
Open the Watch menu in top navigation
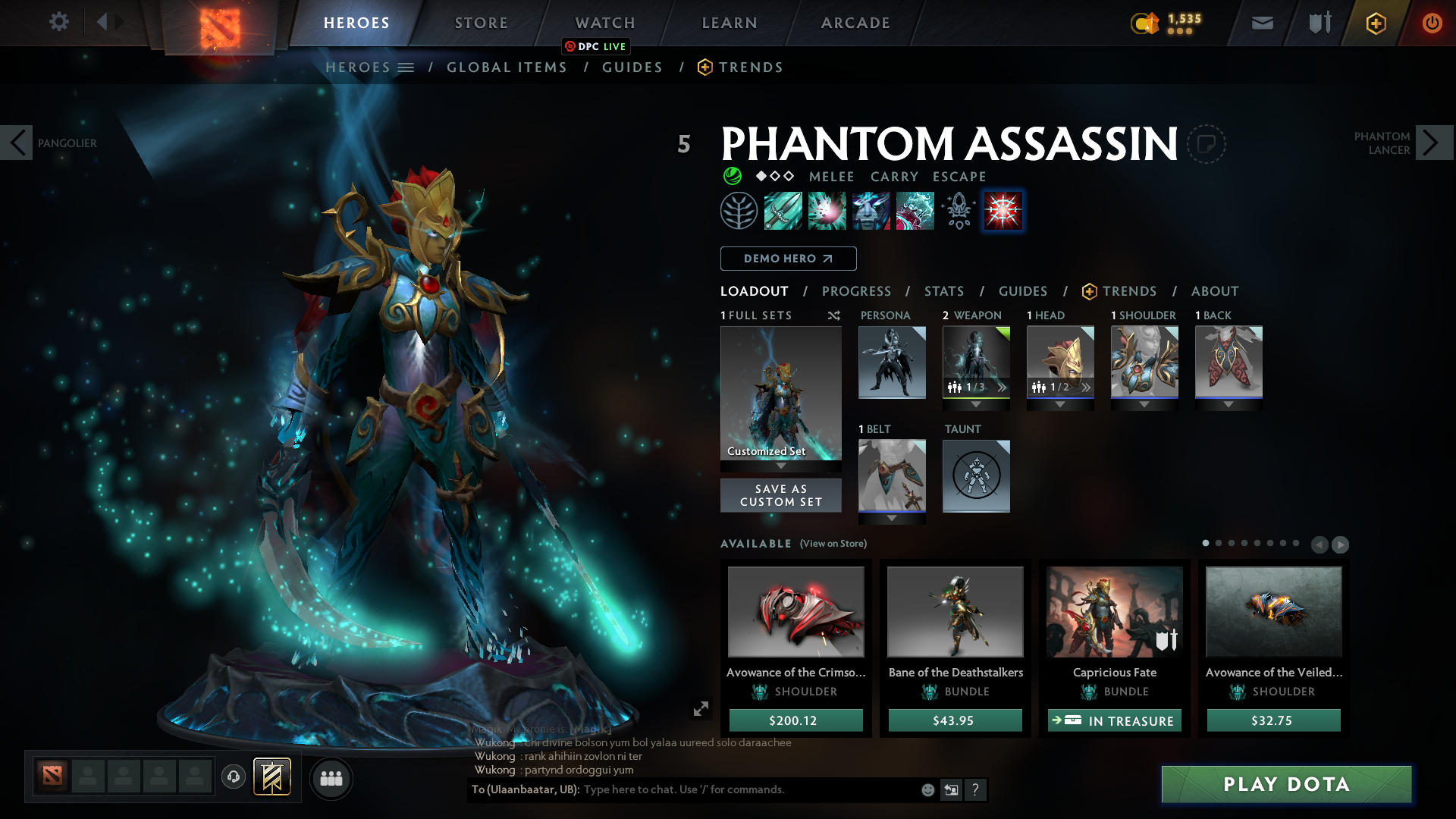click(604, 23)
